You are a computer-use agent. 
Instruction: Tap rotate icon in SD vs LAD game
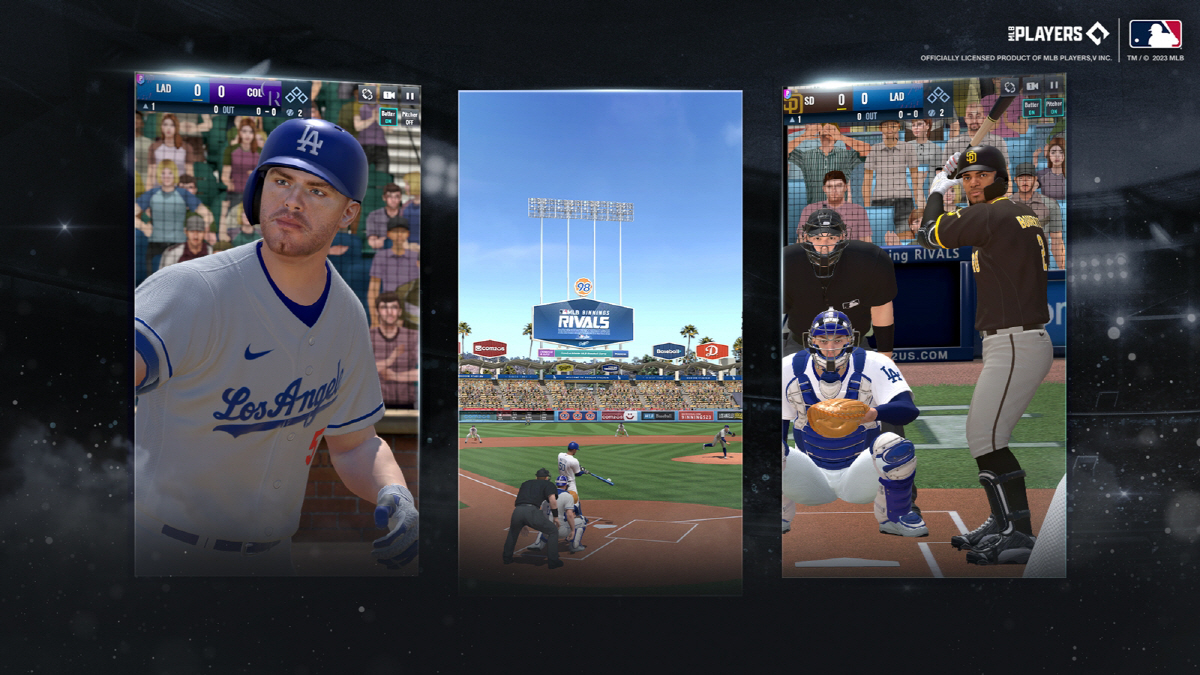point(1010,87)
